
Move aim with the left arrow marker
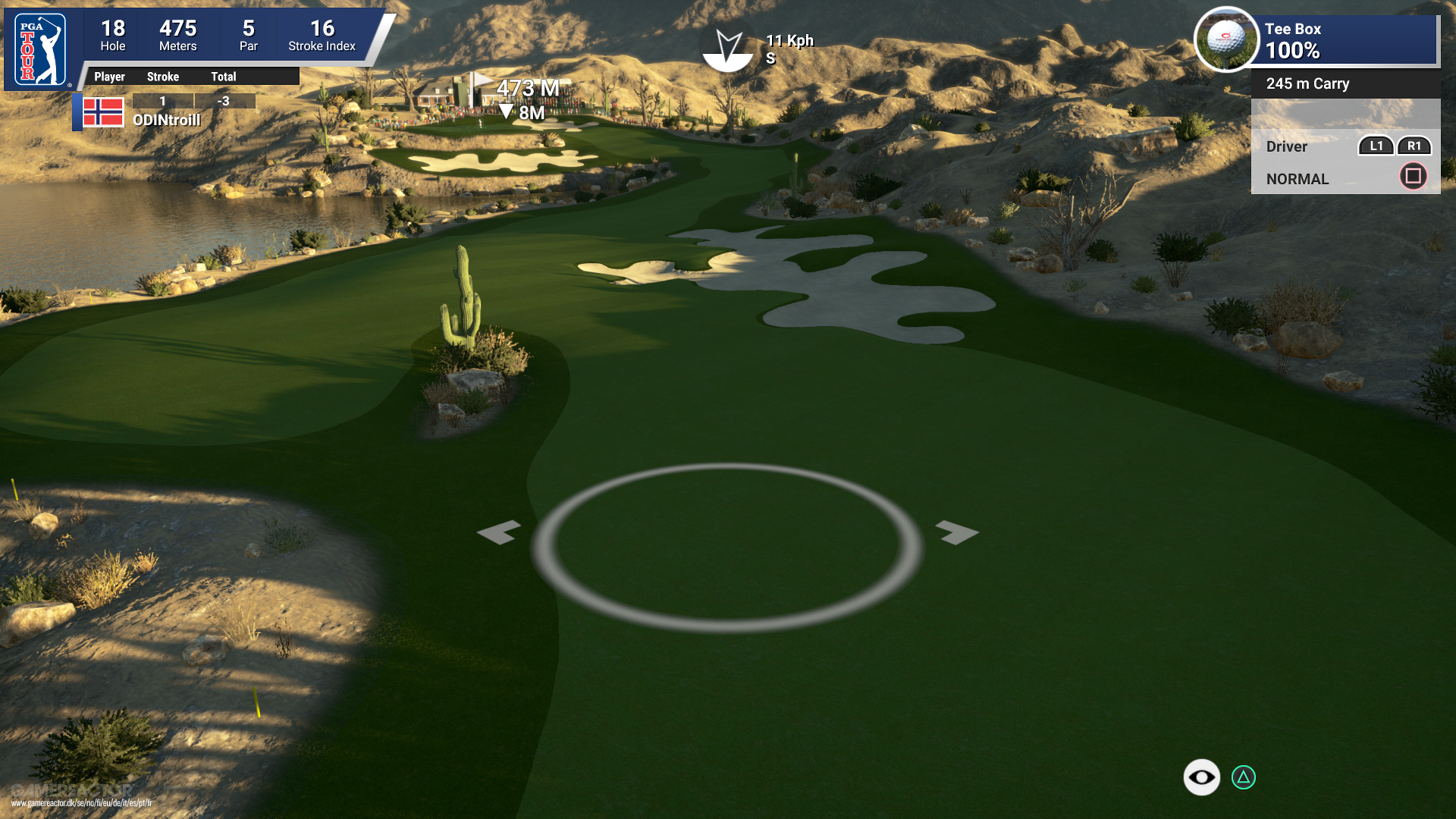pos(499,532)
